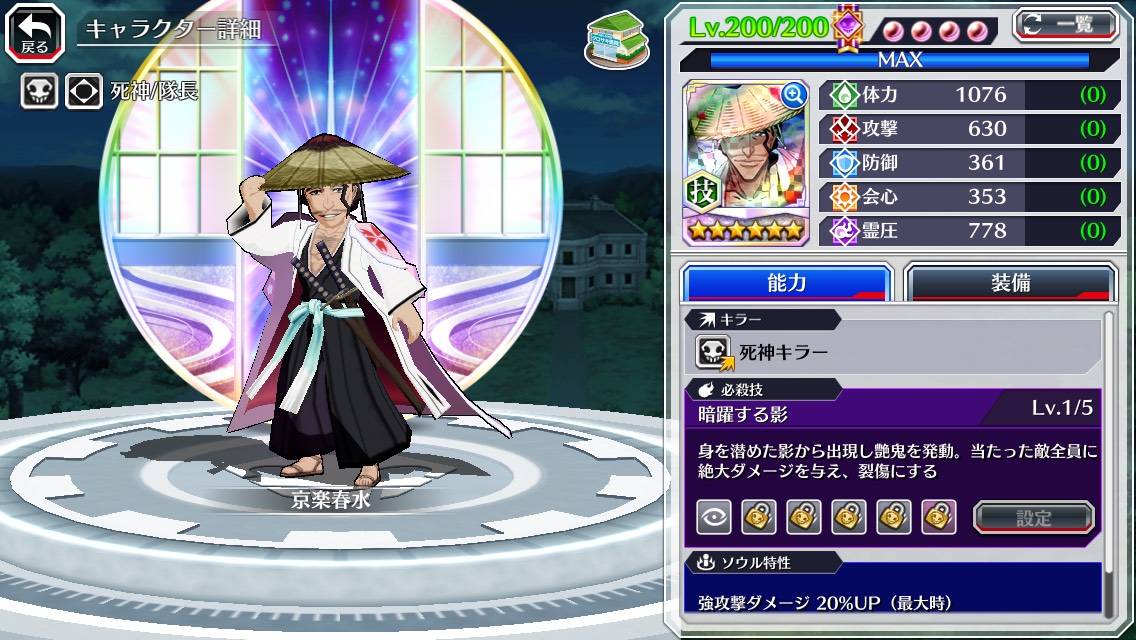Click the 設定 special move settings button

coord(1033,517)
